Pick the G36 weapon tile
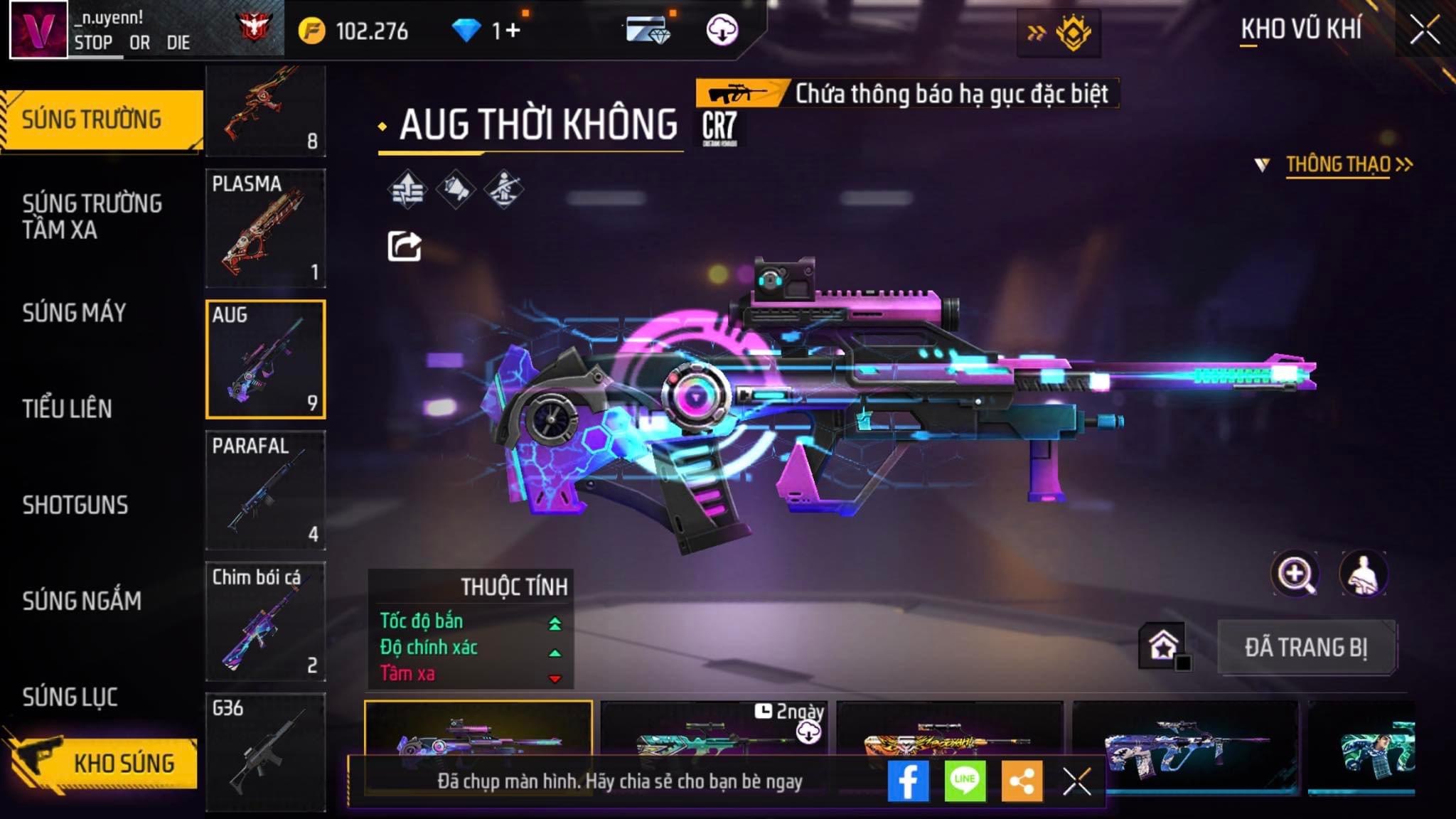The image size is (1456, 819). pyautogui.click(x=265, y=751)
